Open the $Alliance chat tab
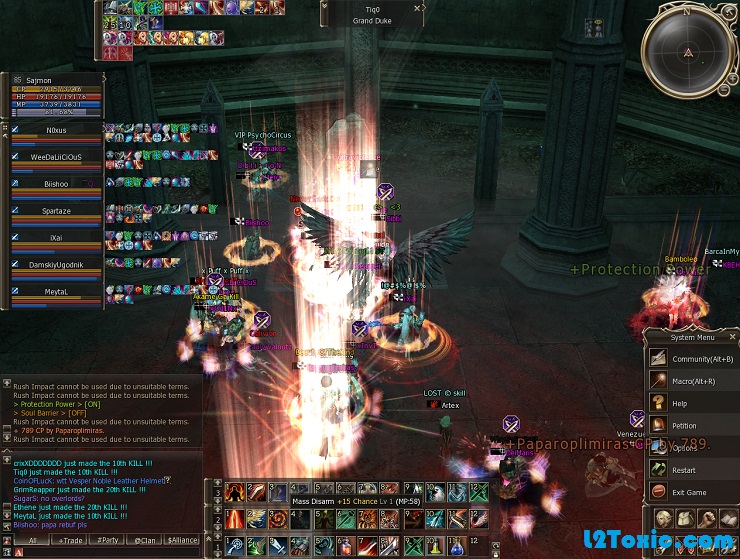This screenshot has width=740, height=559. [182, 540]
